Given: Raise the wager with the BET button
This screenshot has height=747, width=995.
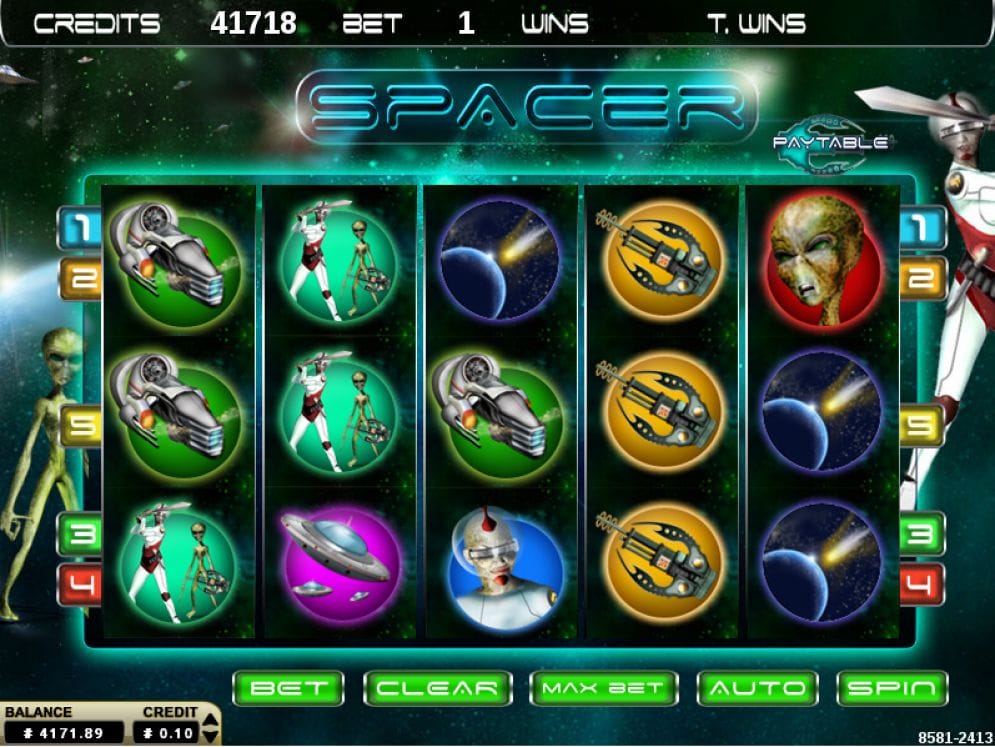Looking at the screenshot, I should [288, 688].
